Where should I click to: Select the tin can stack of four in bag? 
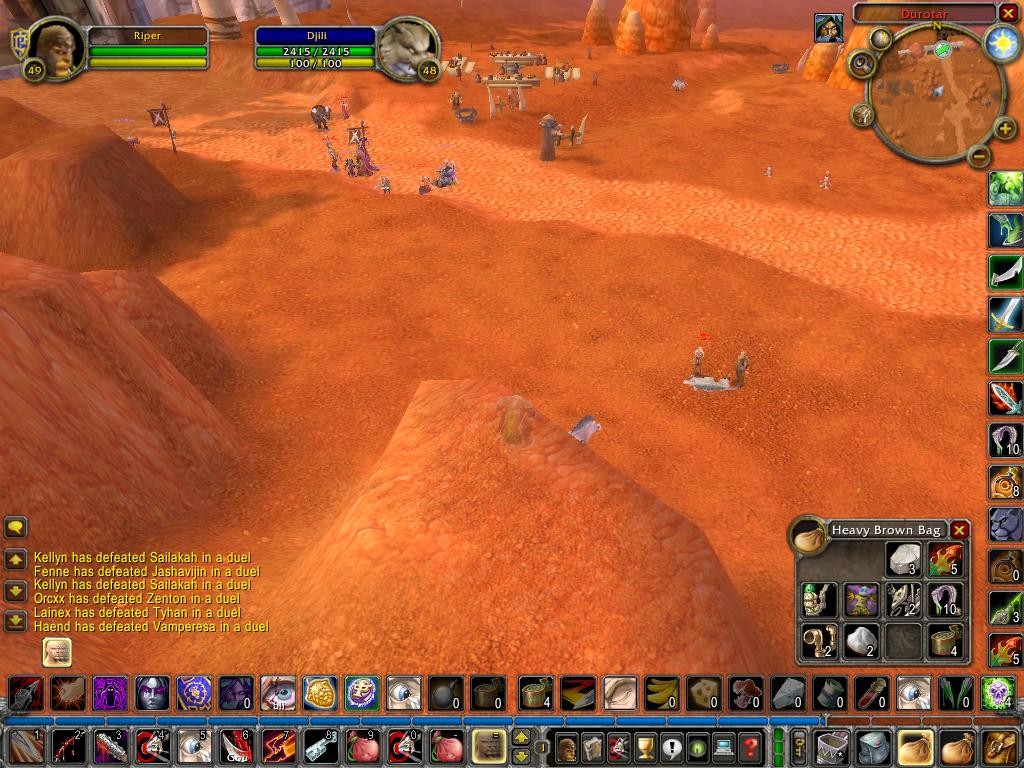pos(944,641)
